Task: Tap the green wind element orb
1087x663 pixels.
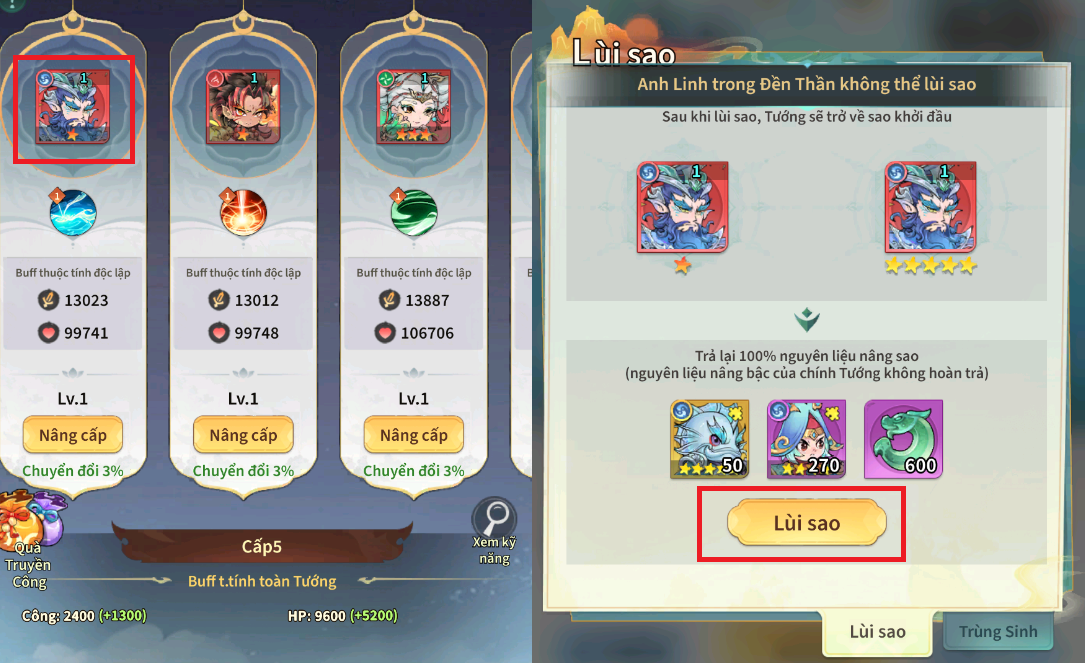Action: 413,212
